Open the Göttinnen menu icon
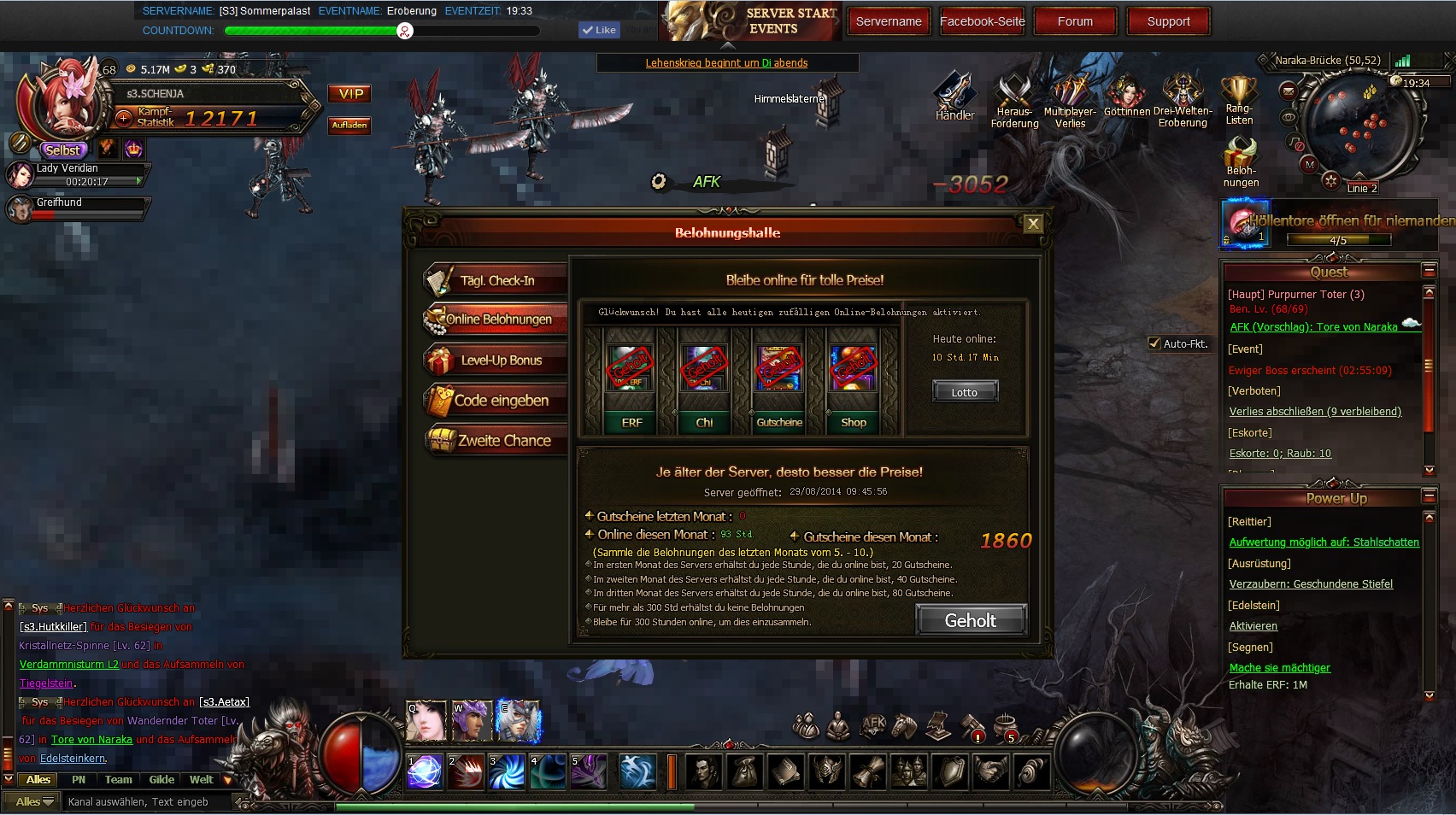 point(1126,96)
